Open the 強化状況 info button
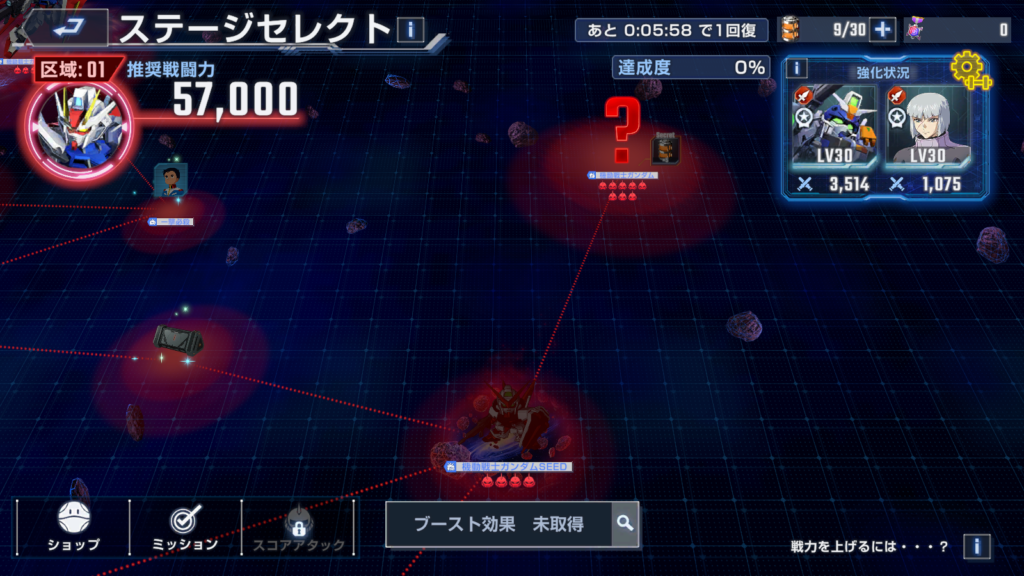Screen dimensions: 1024x576 coord(796,68)
